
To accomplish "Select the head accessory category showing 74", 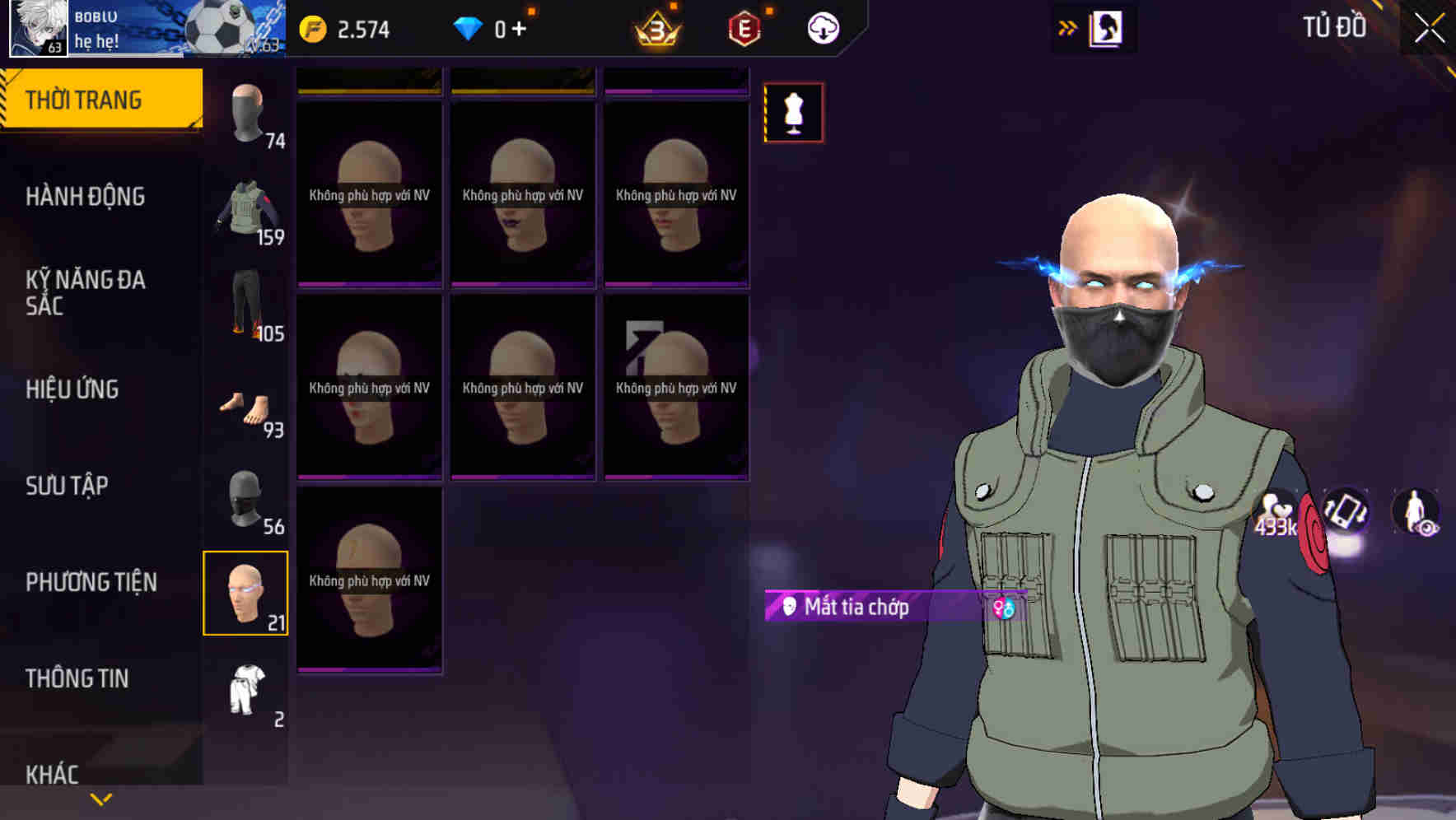I will pos(246,115).
